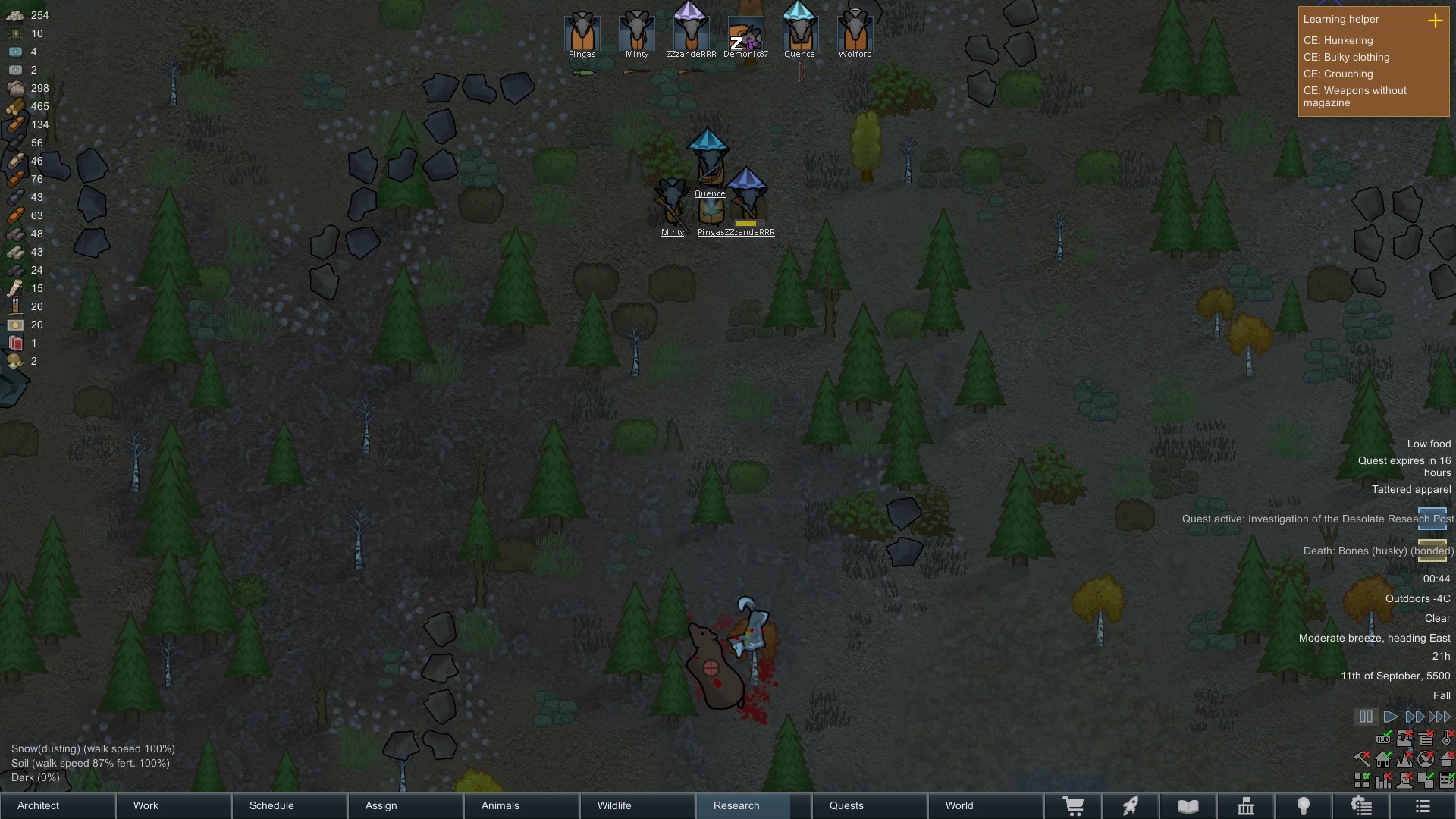Open the shopping cart menu
1456x819 pixels.
(x=1073, y=806)
